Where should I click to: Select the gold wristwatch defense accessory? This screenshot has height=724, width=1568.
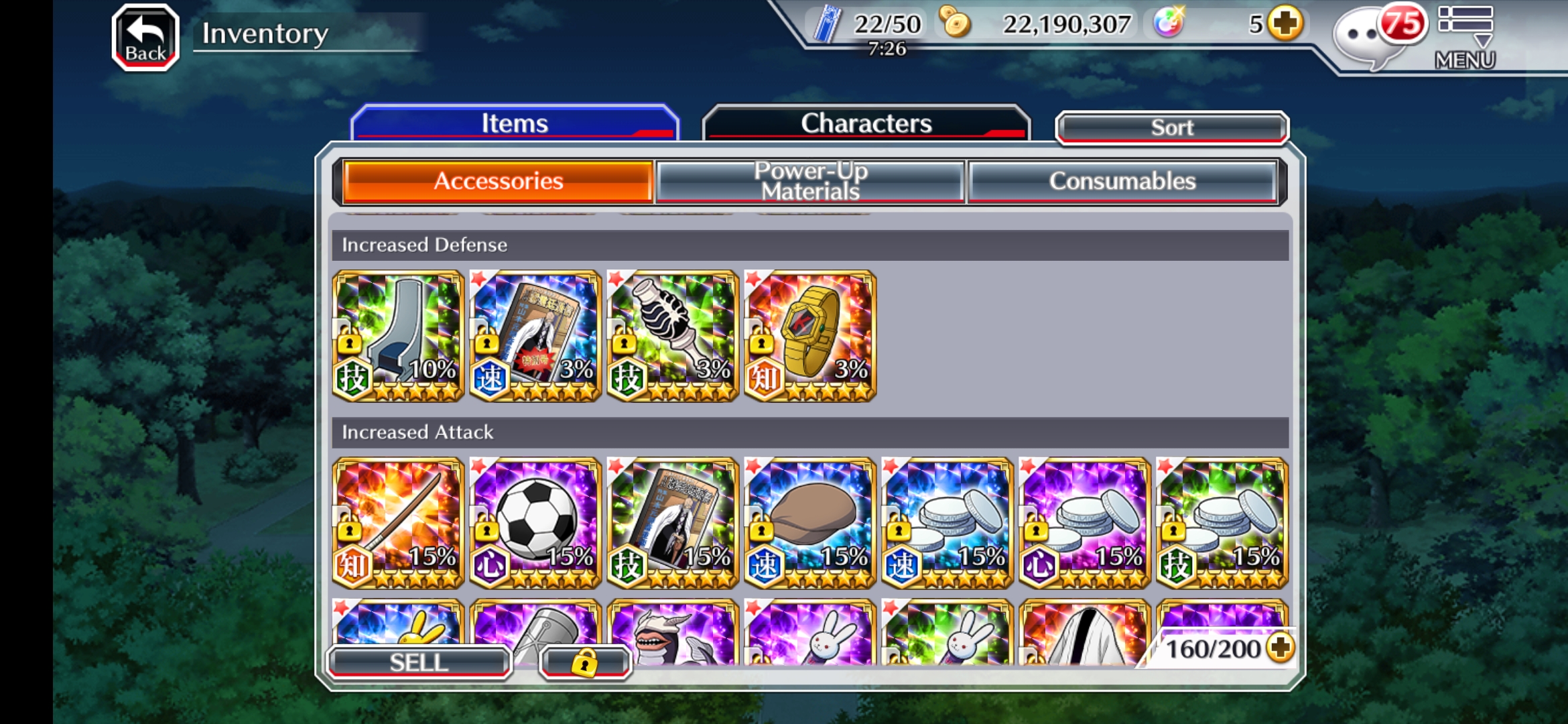[x=809, y=337]
